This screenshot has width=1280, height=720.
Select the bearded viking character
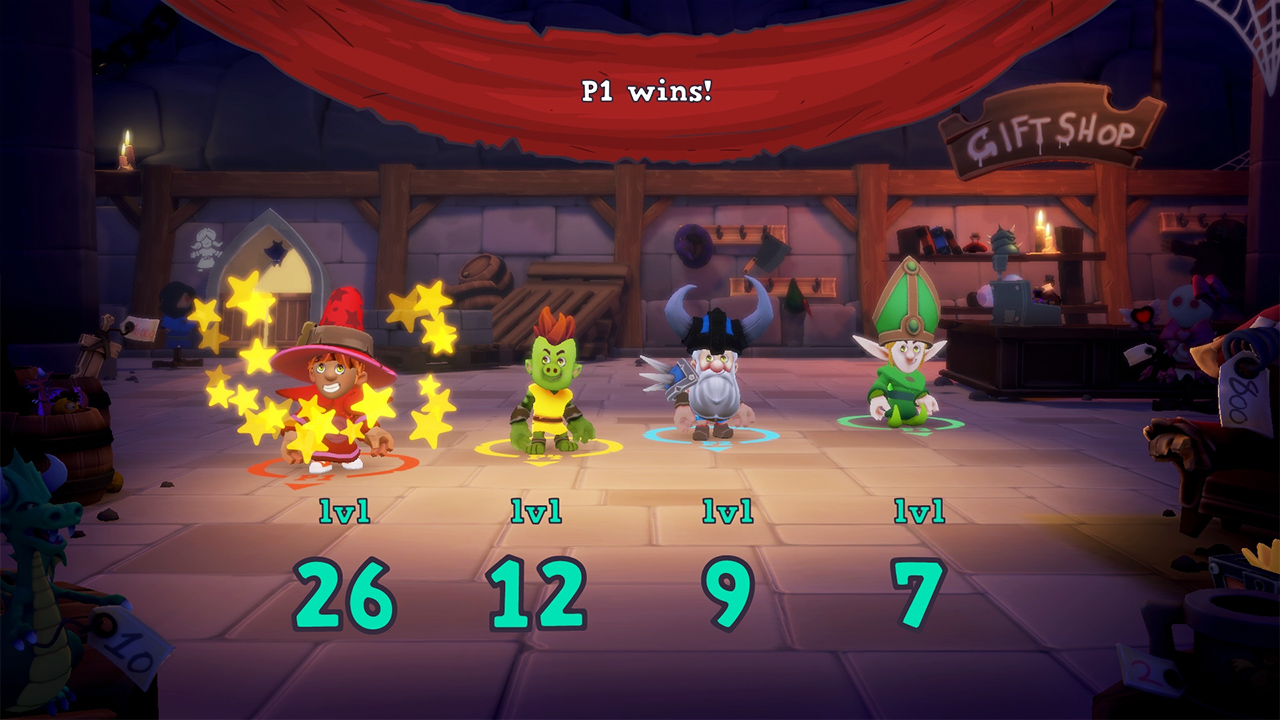pos(717,390)
